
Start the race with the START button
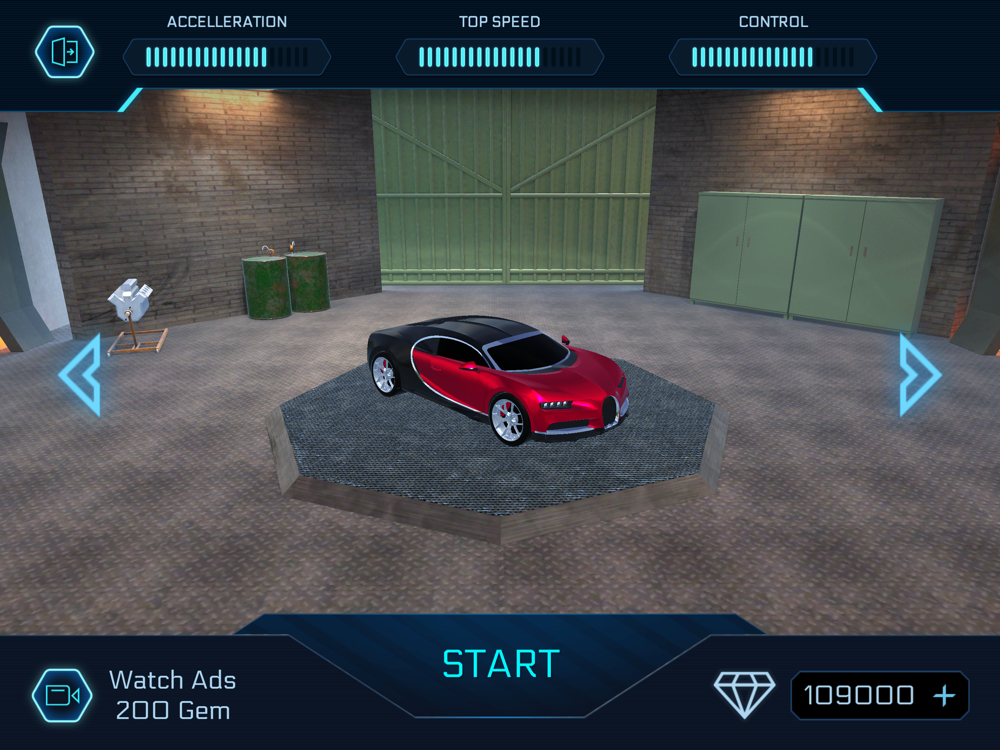(x=500, y=664)
